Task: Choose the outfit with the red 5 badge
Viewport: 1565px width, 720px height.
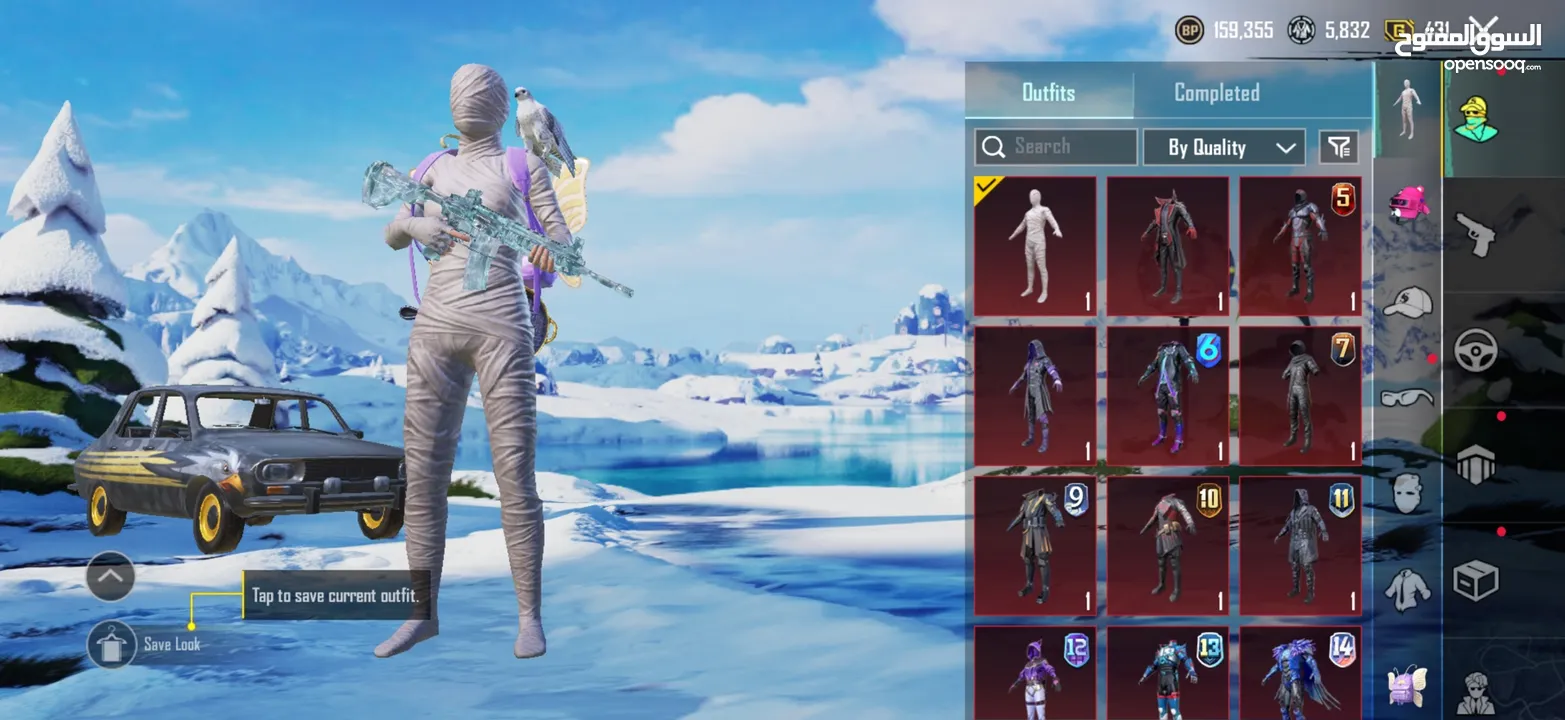Action: click(x=1300, y=246)
